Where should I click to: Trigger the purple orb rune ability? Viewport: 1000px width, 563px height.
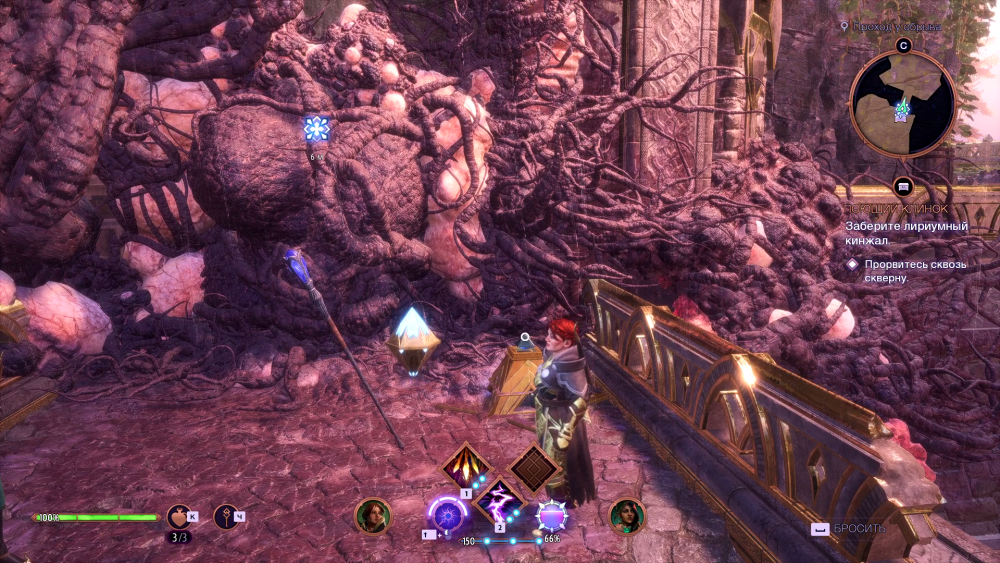tap(448, 515)
